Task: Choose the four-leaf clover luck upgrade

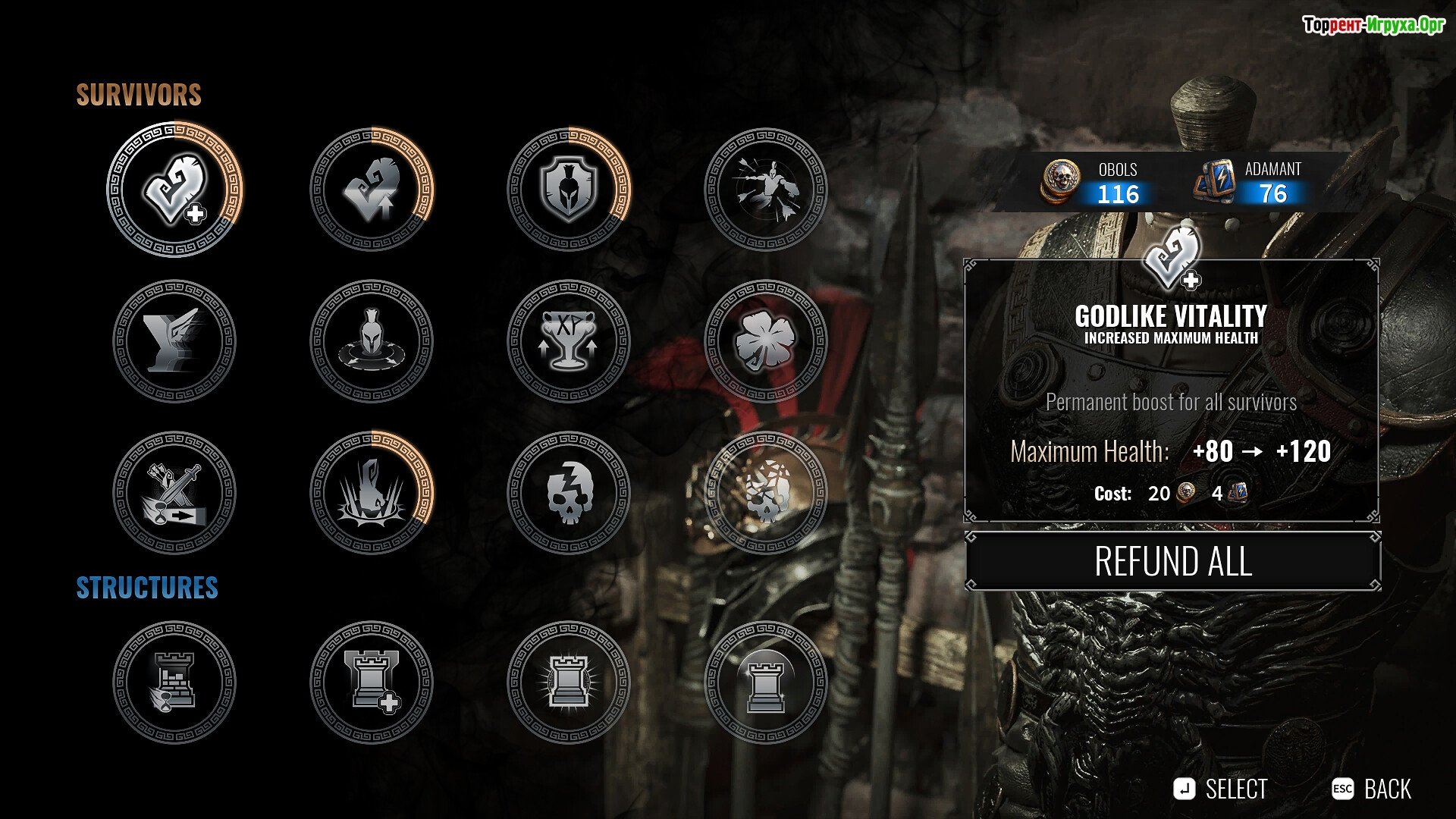Action: point(766,341)
